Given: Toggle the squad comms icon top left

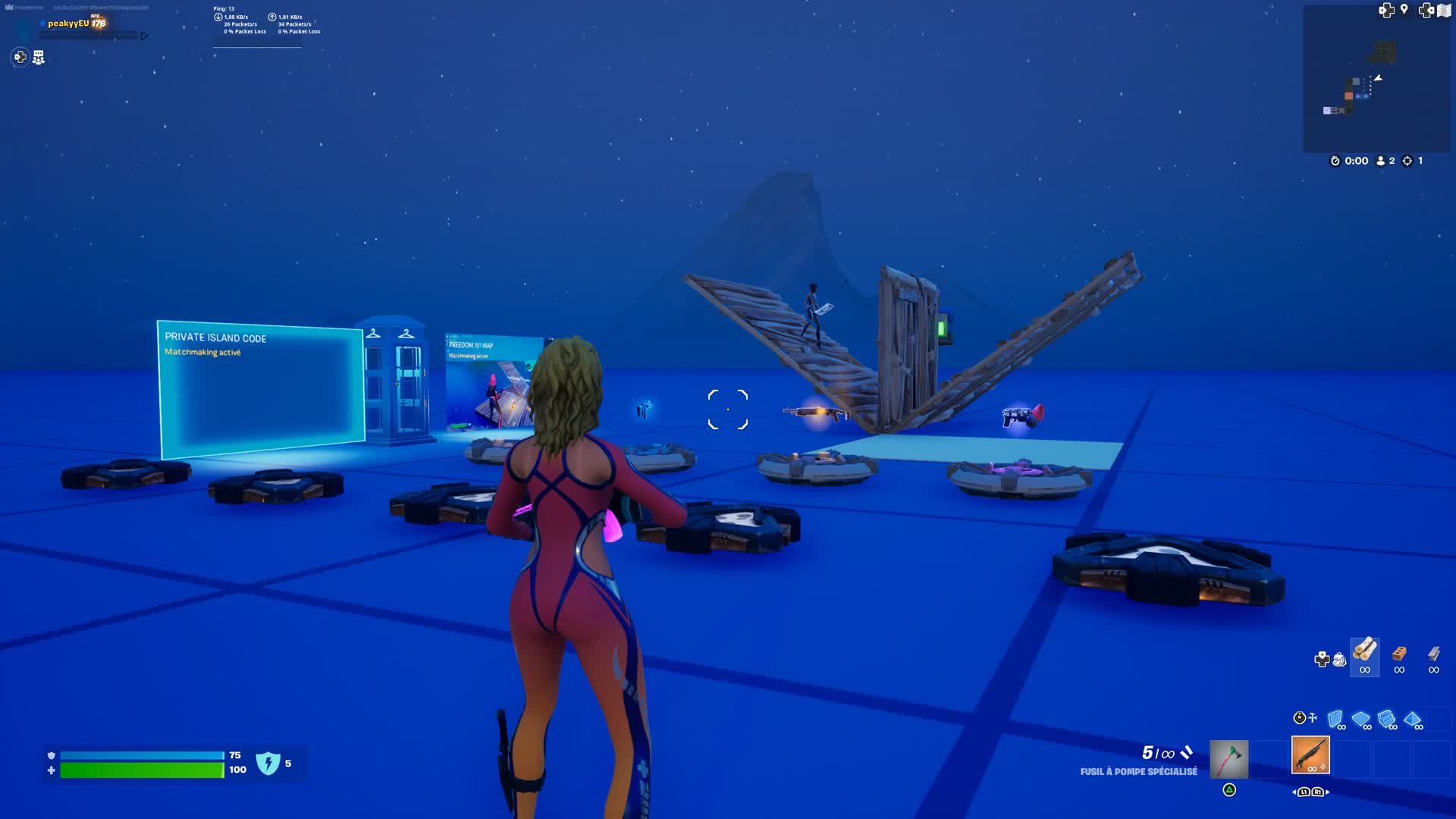Looking at the screenshot, I should [37, 56].
